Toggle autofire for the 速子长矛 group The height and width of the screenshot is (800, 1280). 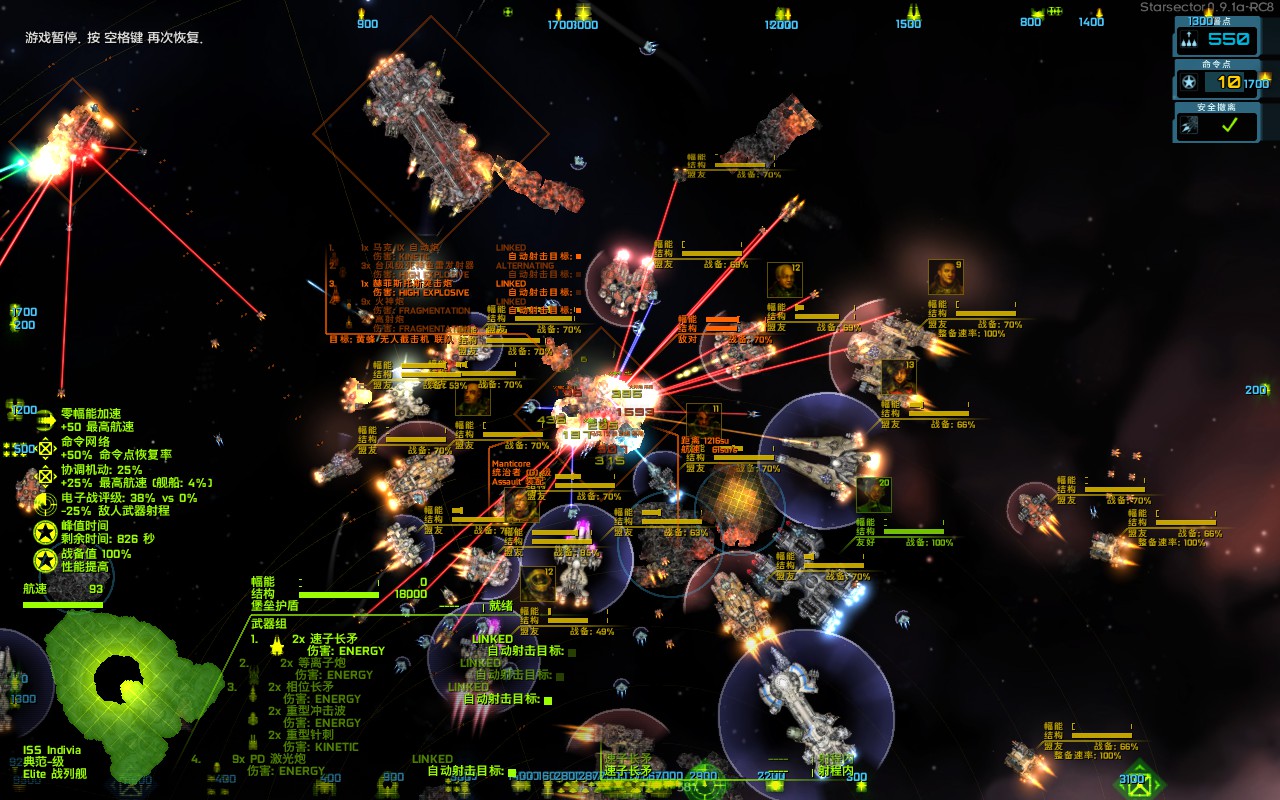point(572,652)
